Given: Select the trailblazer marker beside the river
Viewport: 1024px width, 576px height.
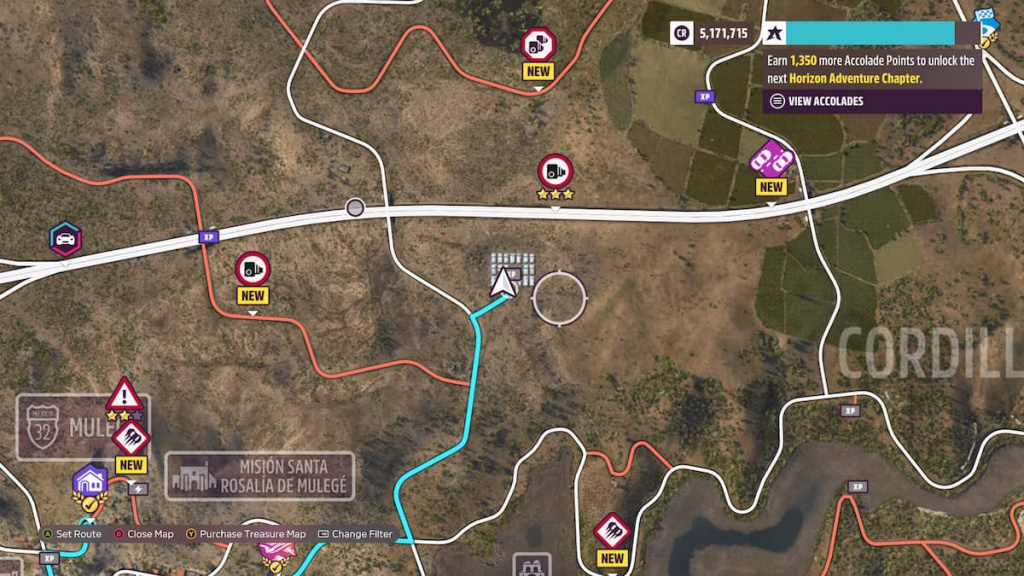Looking at the screenshot, I should pyautogui.click(x=611, y=531).
